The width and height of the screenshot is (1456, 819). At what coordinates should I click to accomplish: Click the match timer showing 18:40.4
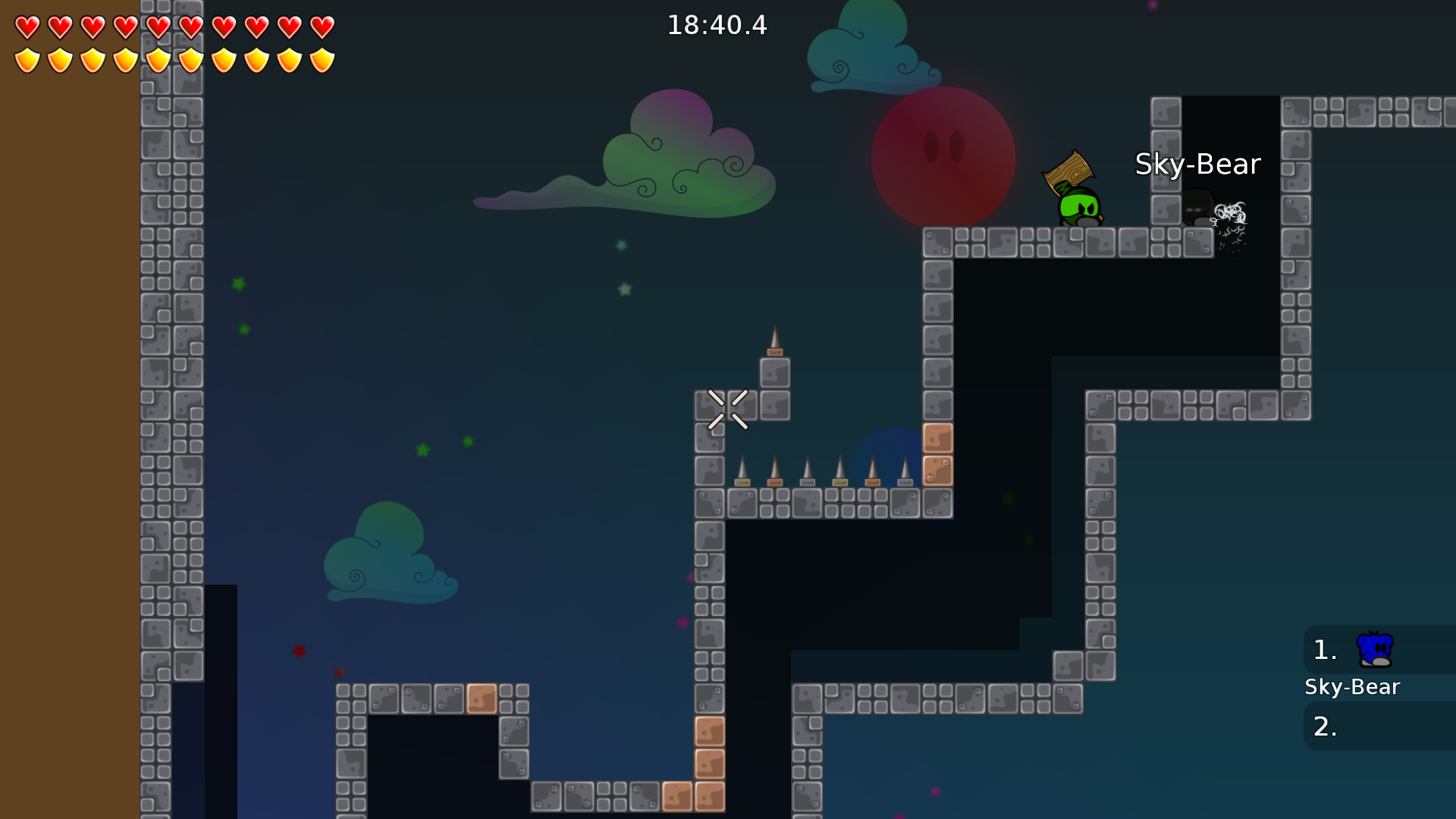click(x=716, y=25)
